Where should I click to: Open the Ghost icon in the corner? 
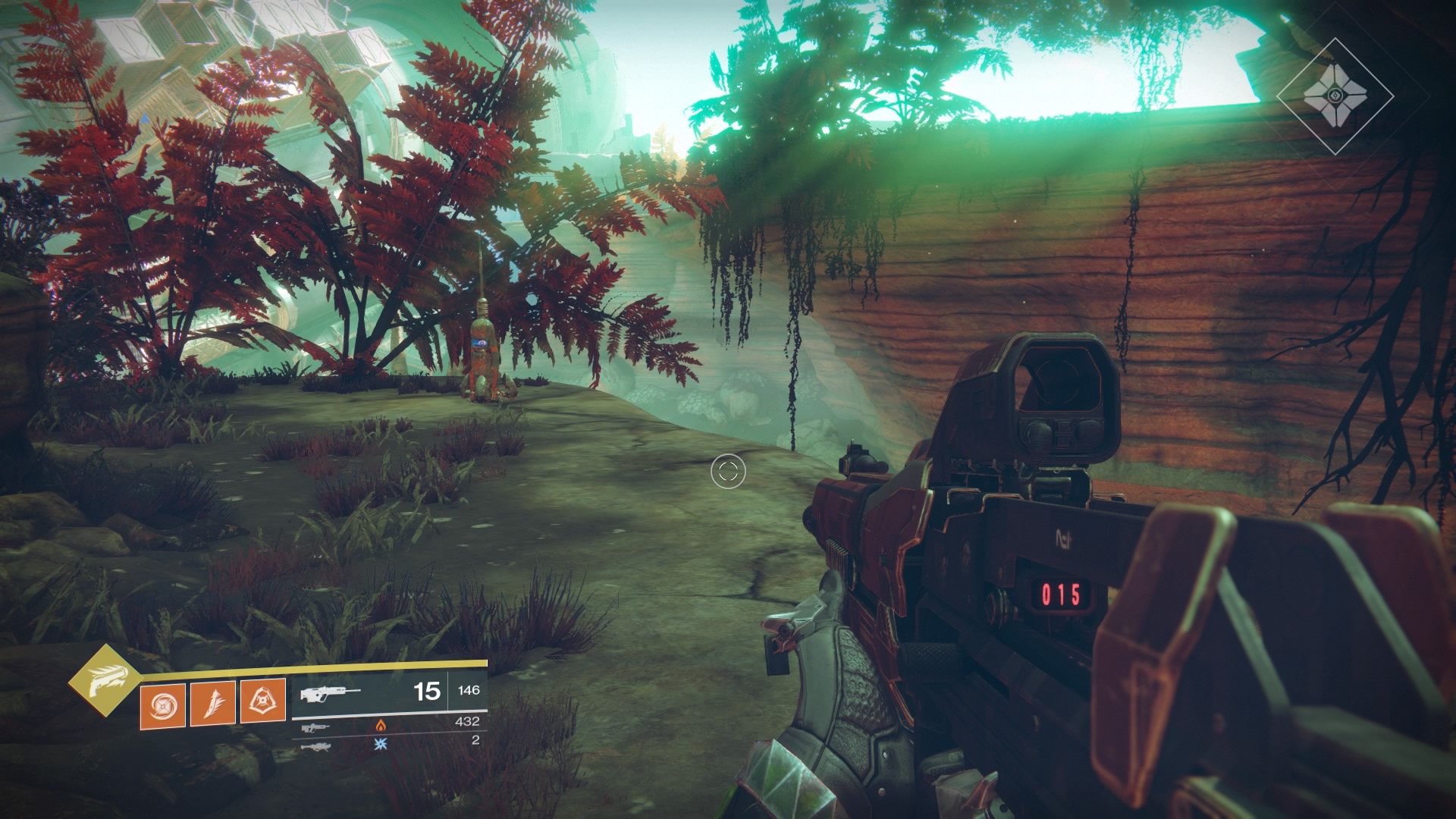pyautogui.click(x=1334, y=96)
